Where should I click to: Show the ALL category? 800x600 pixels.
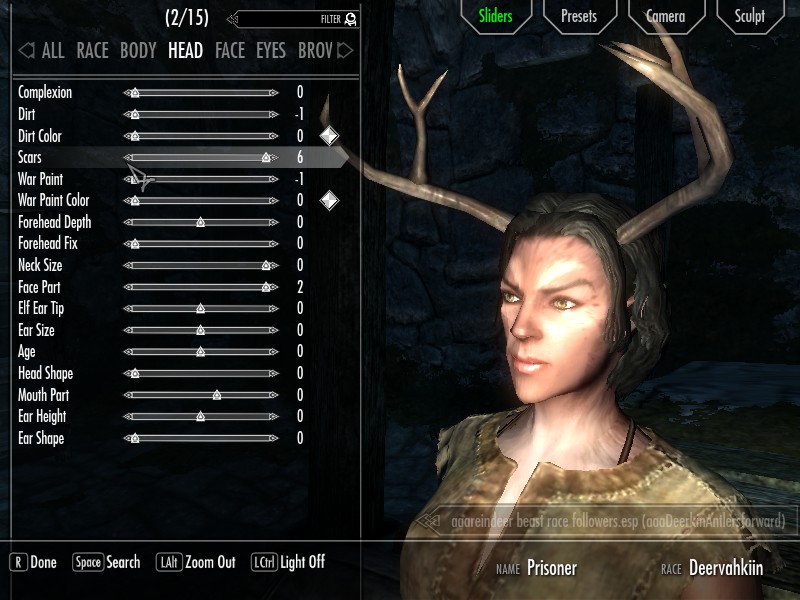[x=52, y=50]
